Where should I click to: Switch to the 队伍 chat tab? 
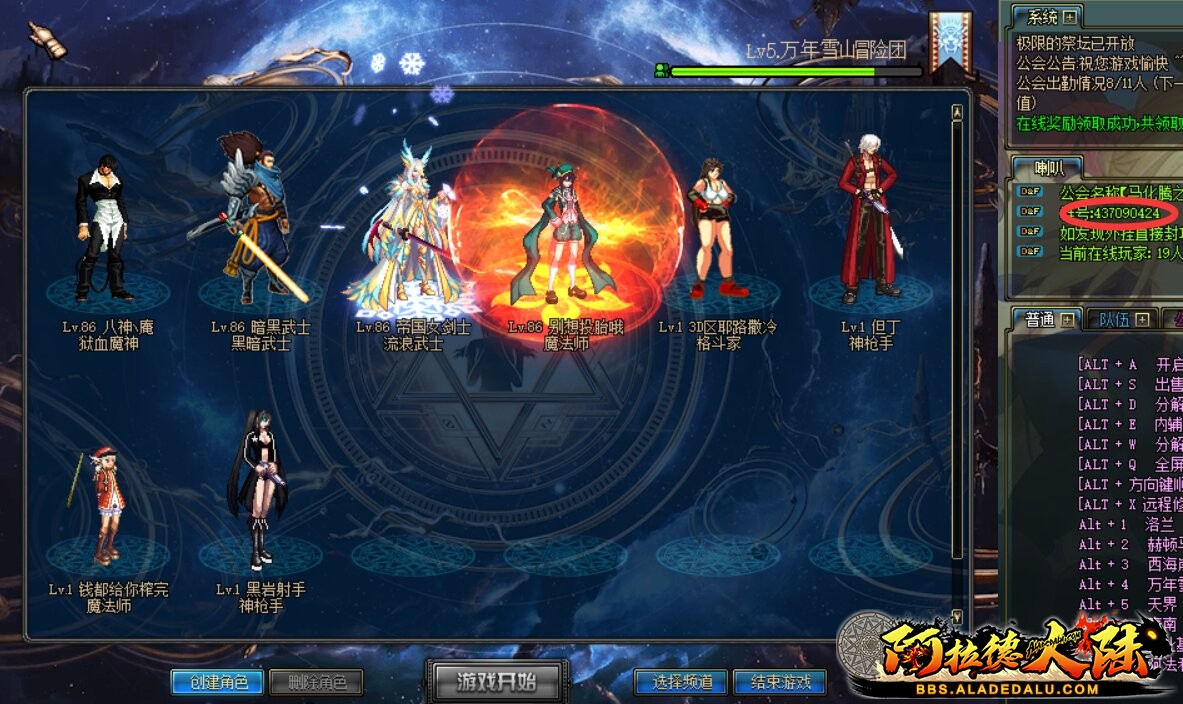click(x=1116, y=319)
